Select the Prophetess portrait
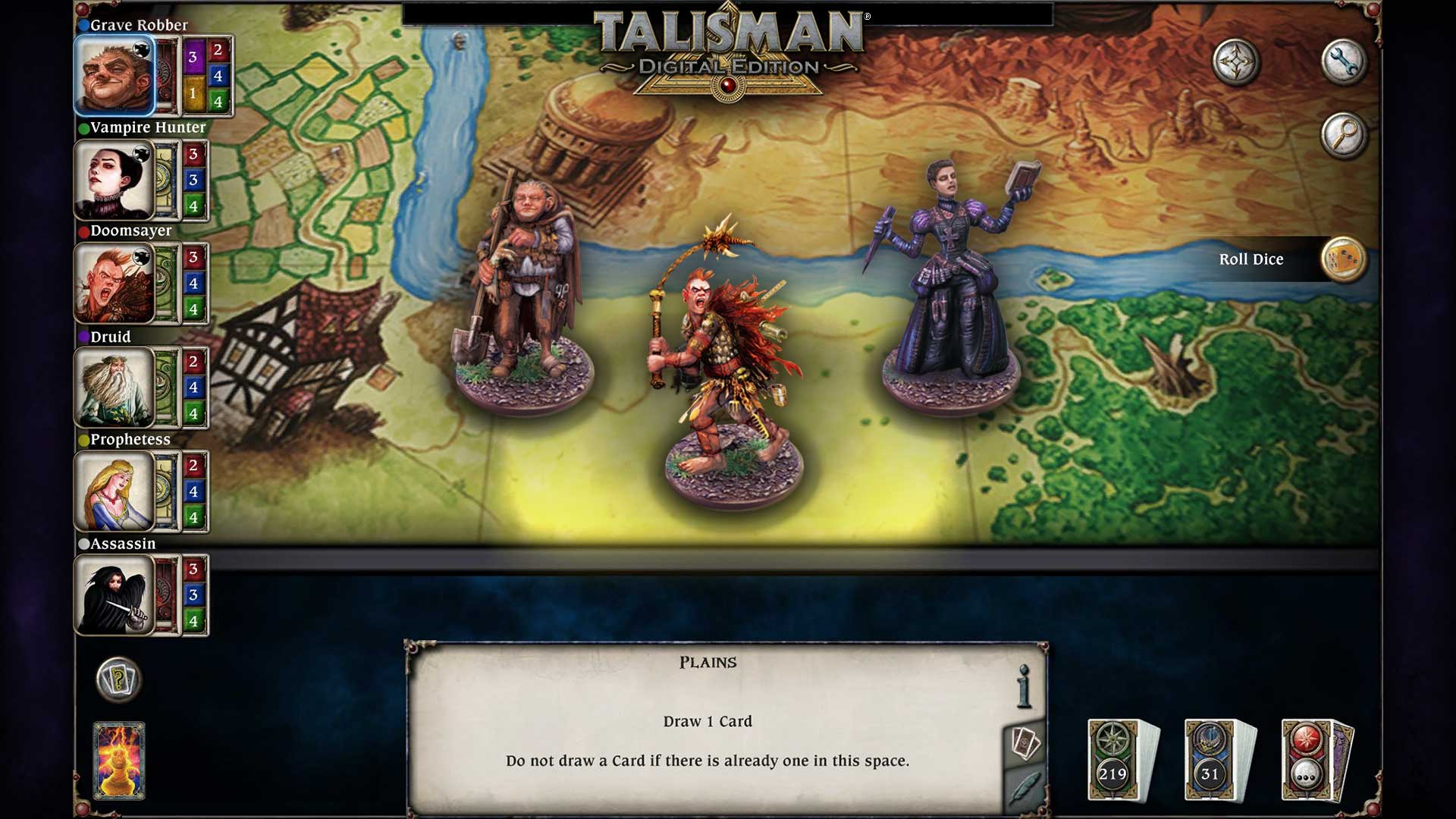The width and height of the screenshot is (1456, 819). (115, 491)
